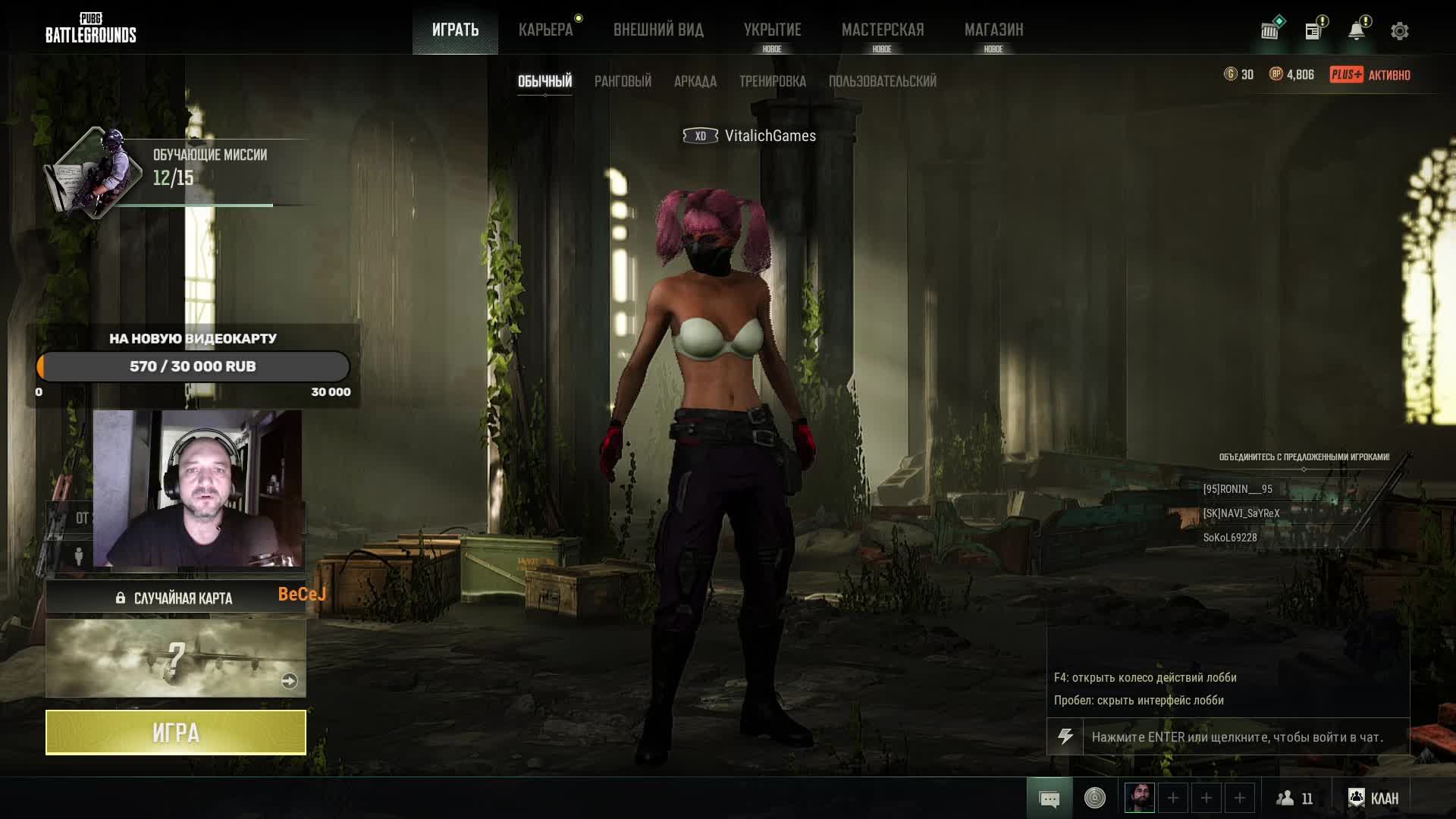Go to the МАСТЕРСКАЯ tab
Image resolution: width=1456 pixels, height=819 pixels.
pos(883,30)
